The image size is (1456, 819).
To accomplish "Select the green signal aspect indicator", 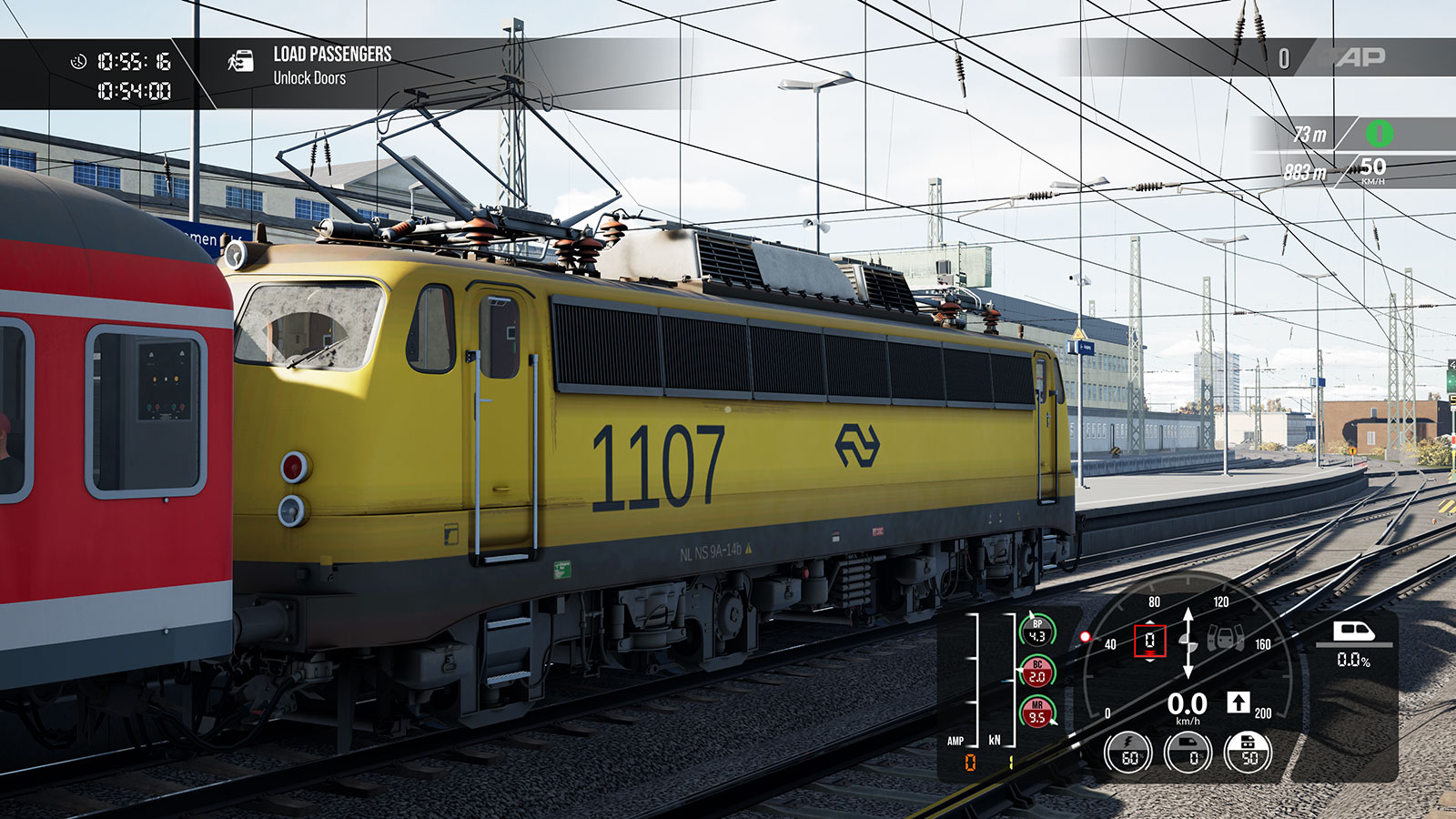I will pos(1379,134).
